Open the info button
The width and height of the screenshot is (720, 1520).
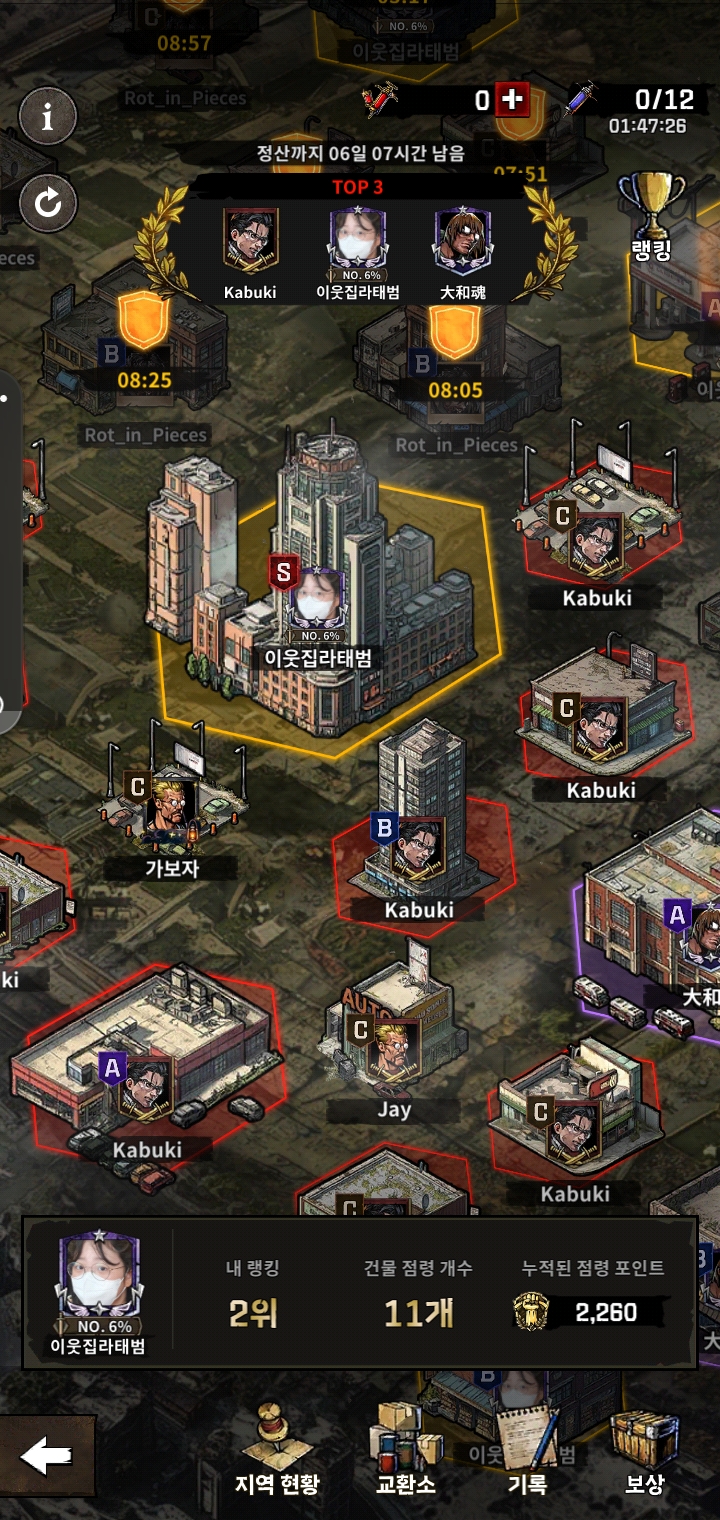(47, 118)
